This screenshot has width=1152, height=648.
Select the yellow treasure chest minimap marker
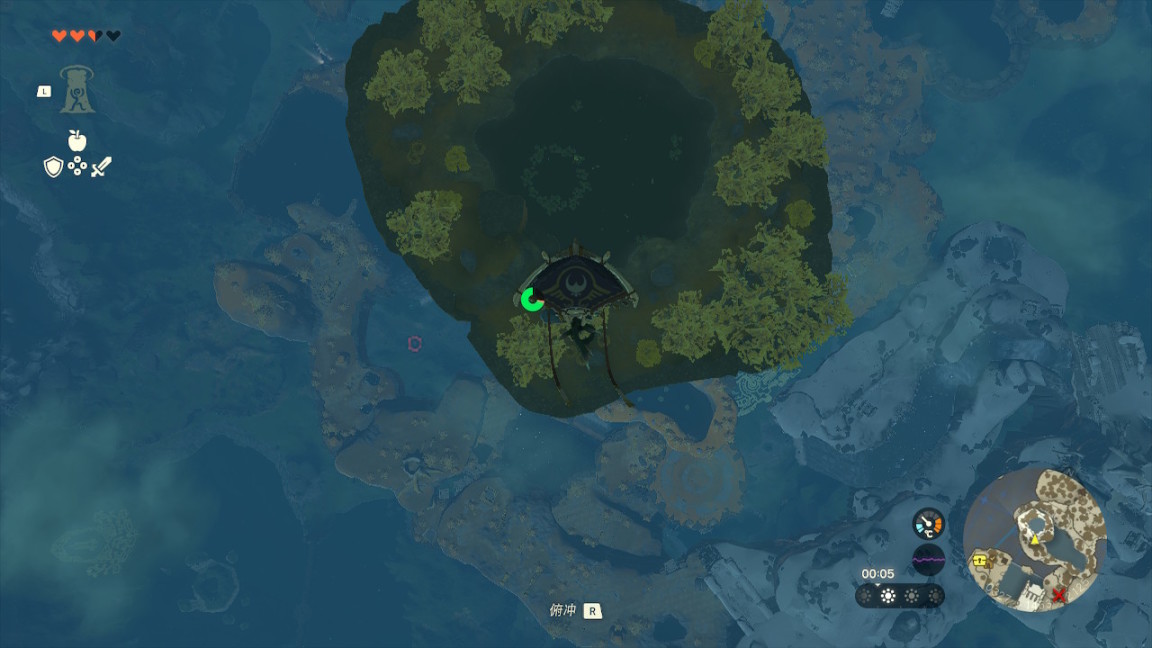pyautogui.click(x=980, y=561)
